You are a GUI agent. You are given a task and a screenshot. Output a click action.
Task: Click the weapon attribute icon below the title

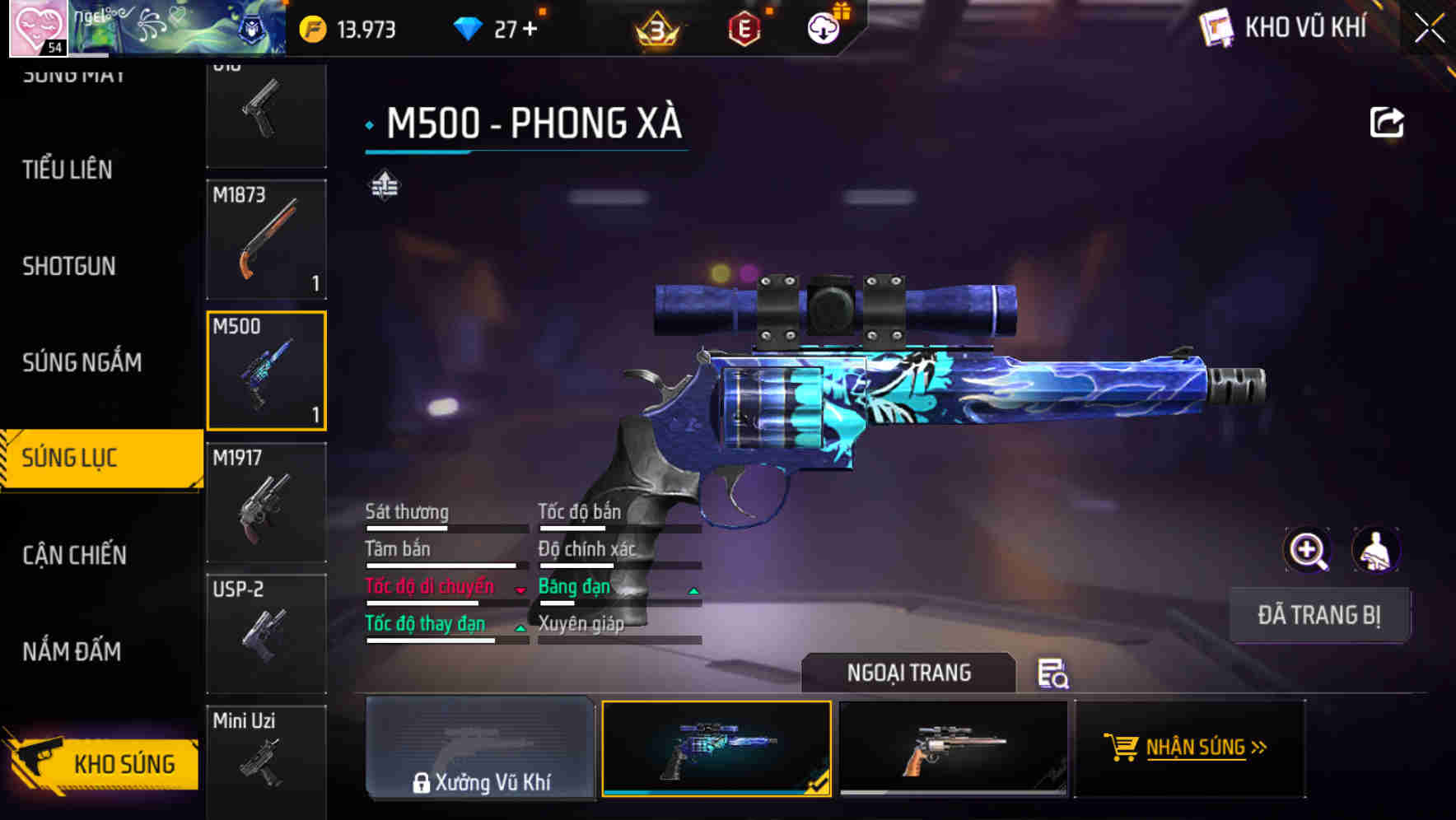pyautogui.click(x=383, y=187)
